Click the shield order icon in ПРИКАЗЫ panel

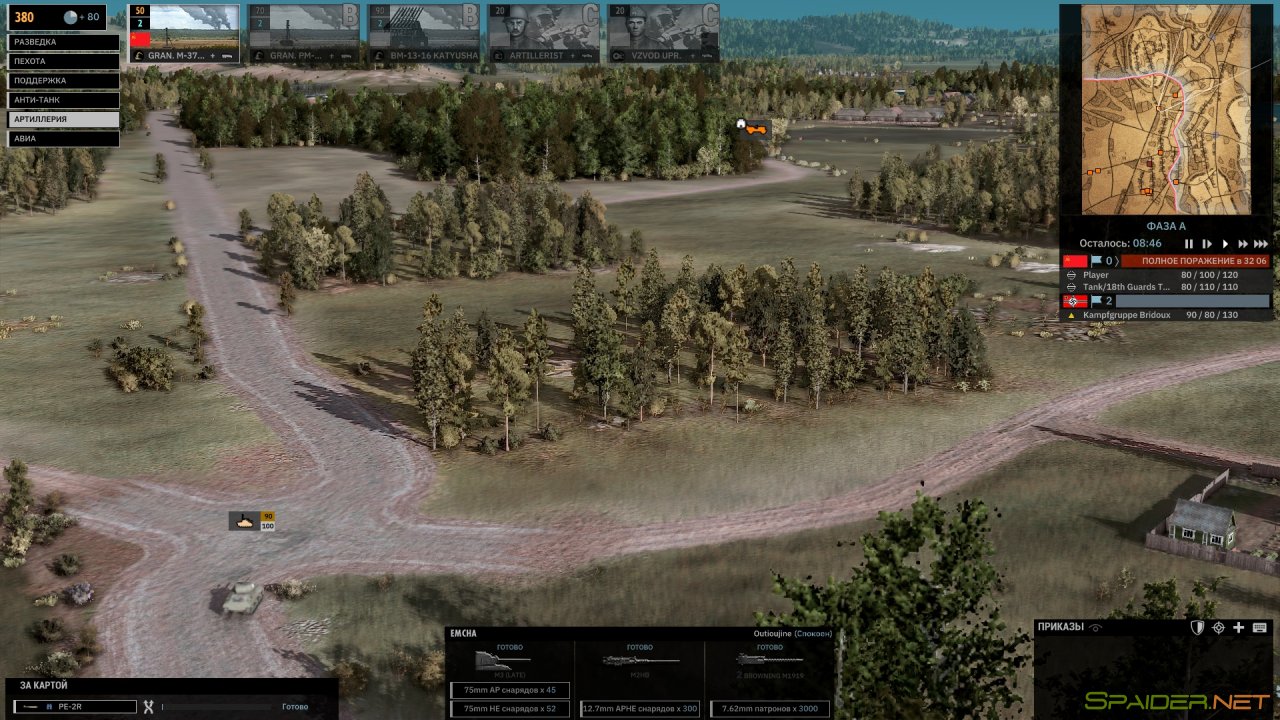coord(1197,628)
